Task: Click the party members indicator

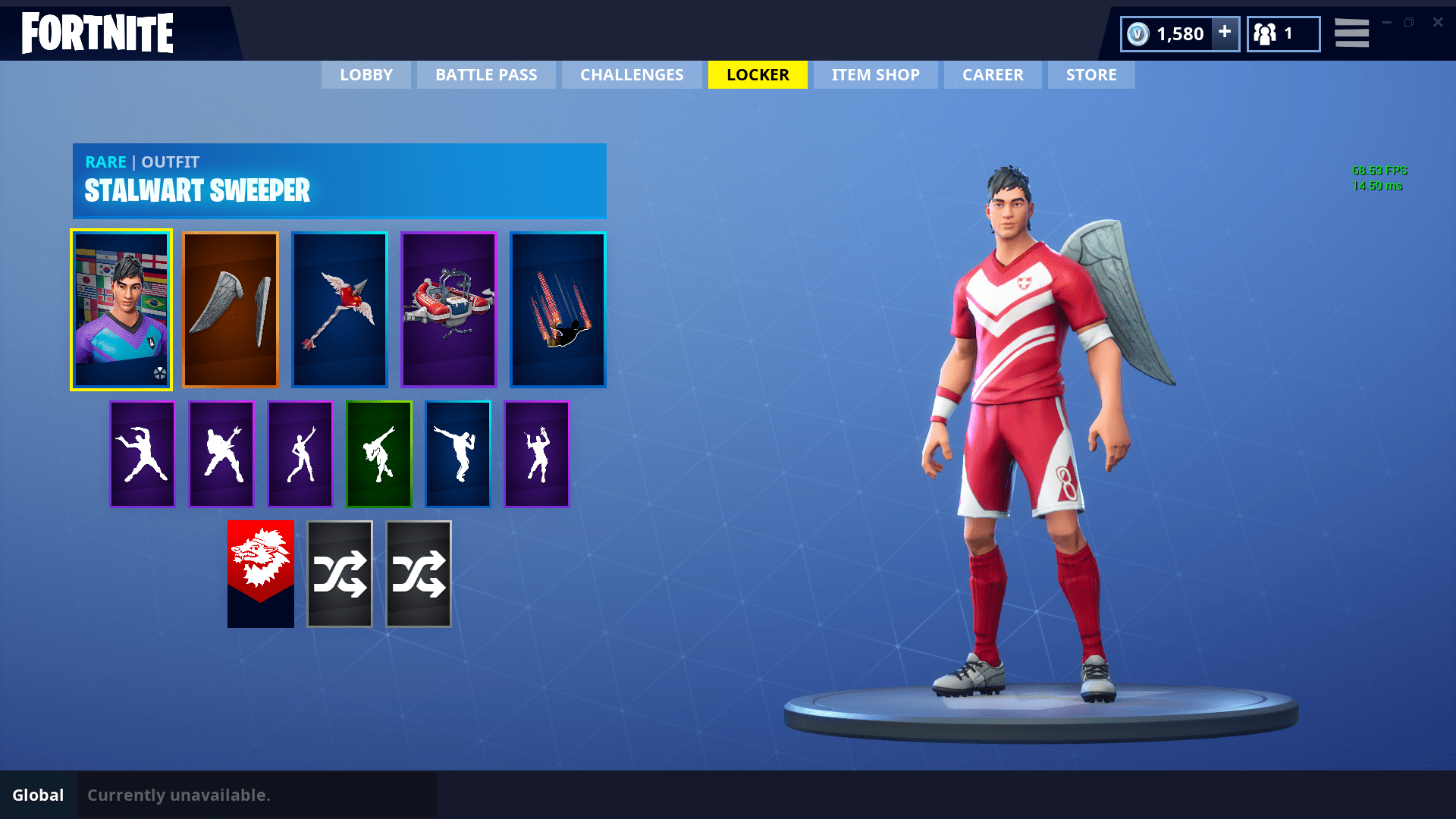Action: point(1282,33)
